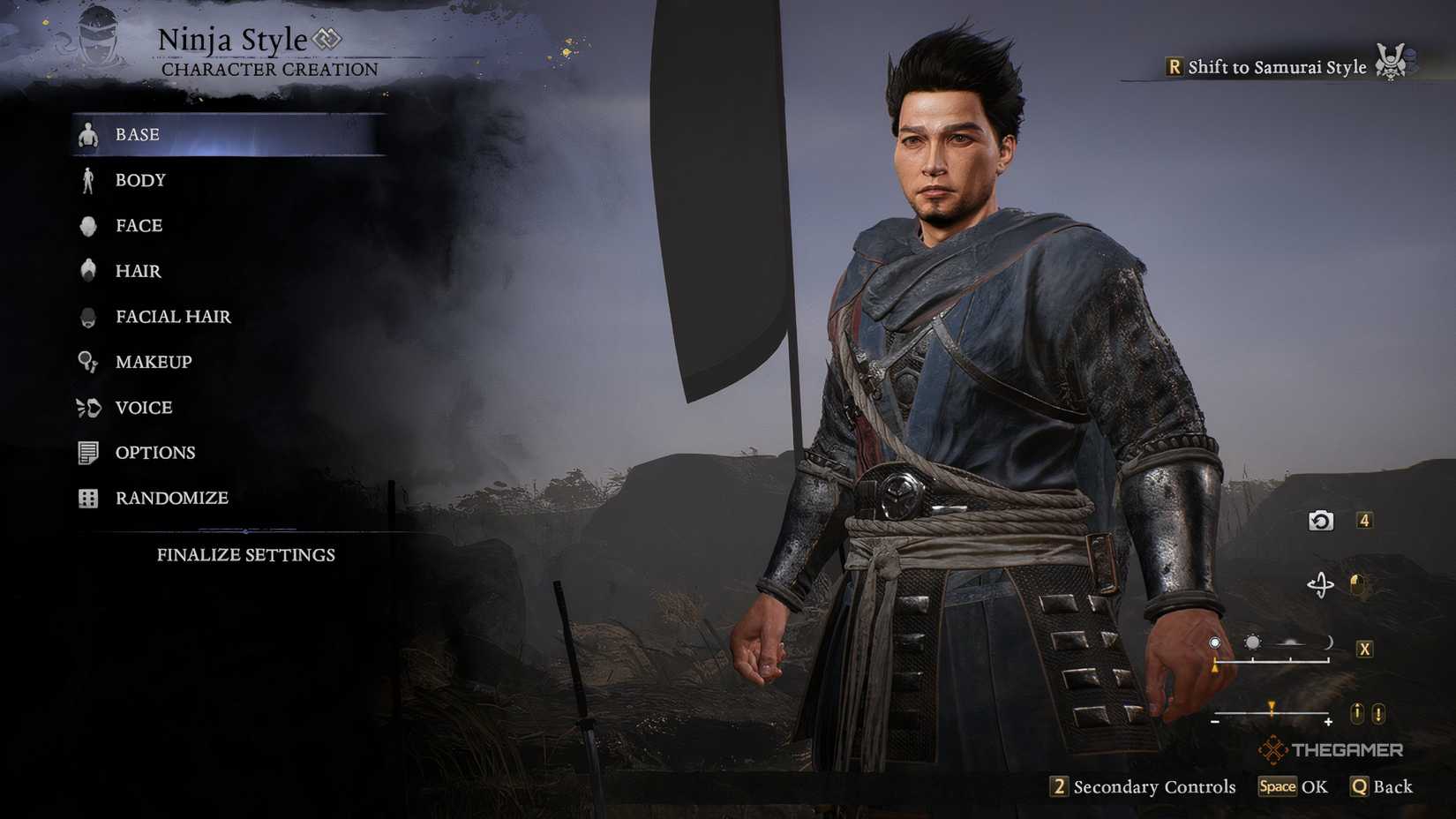The image size is (1456, 819).
Task: Toggle the sun icon for daytime lighting
Action: coord(1252,641)
